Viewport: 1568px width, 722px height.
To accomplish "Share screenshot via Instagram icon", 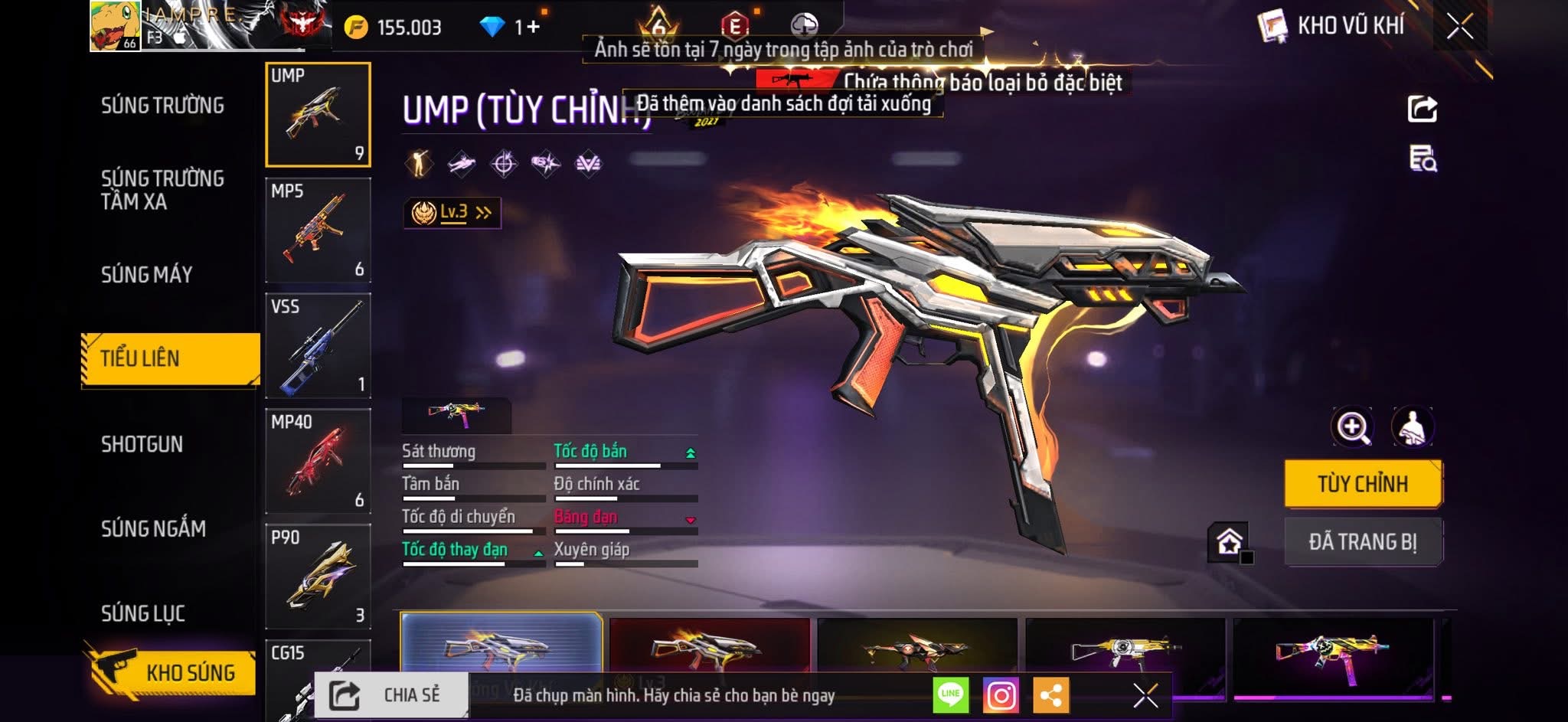I will pos(1001,695).
